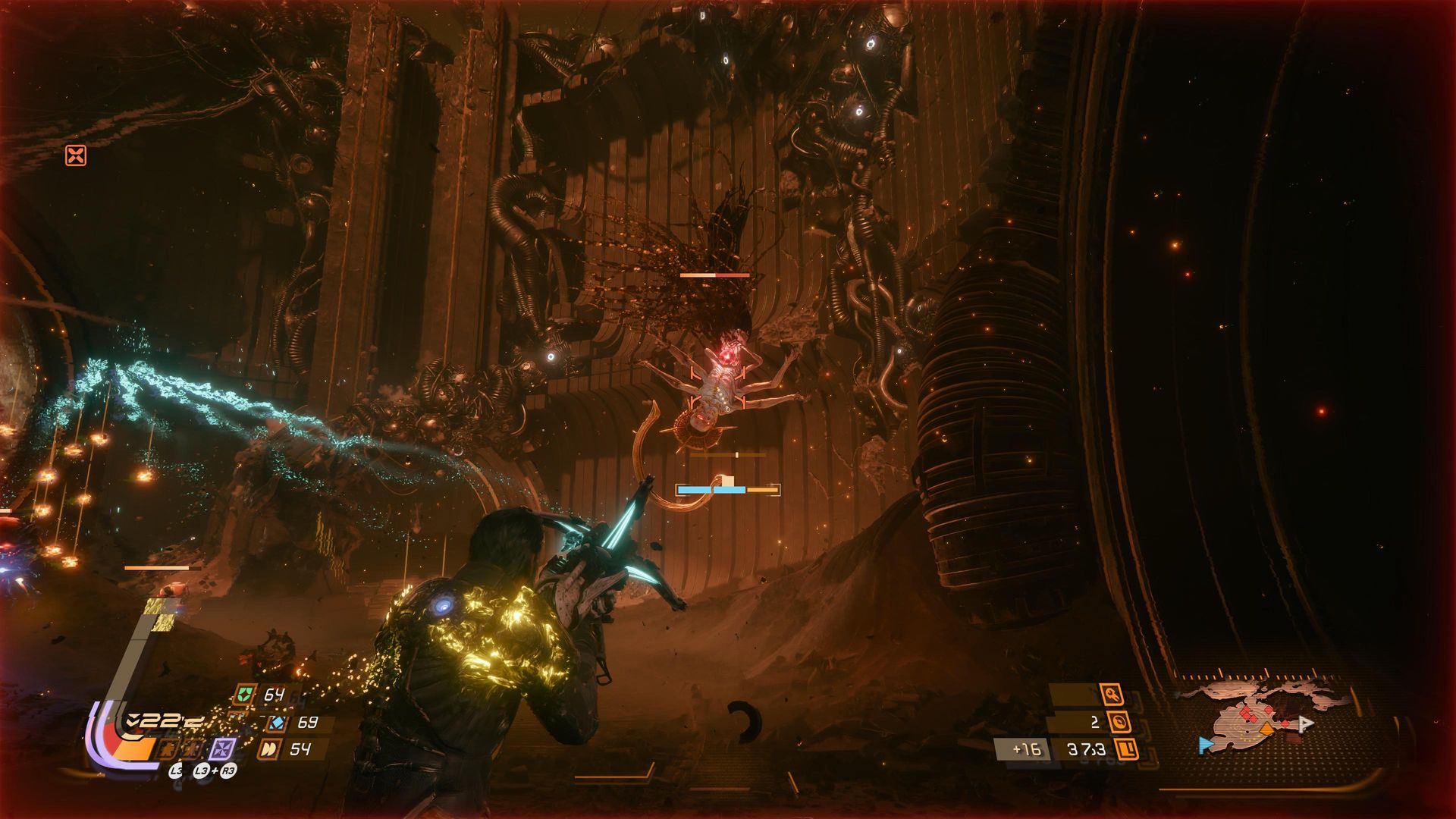Activate the purple pinwheel ability icon
Viewport: 1456px width, 819px height.
click(222, 748)
